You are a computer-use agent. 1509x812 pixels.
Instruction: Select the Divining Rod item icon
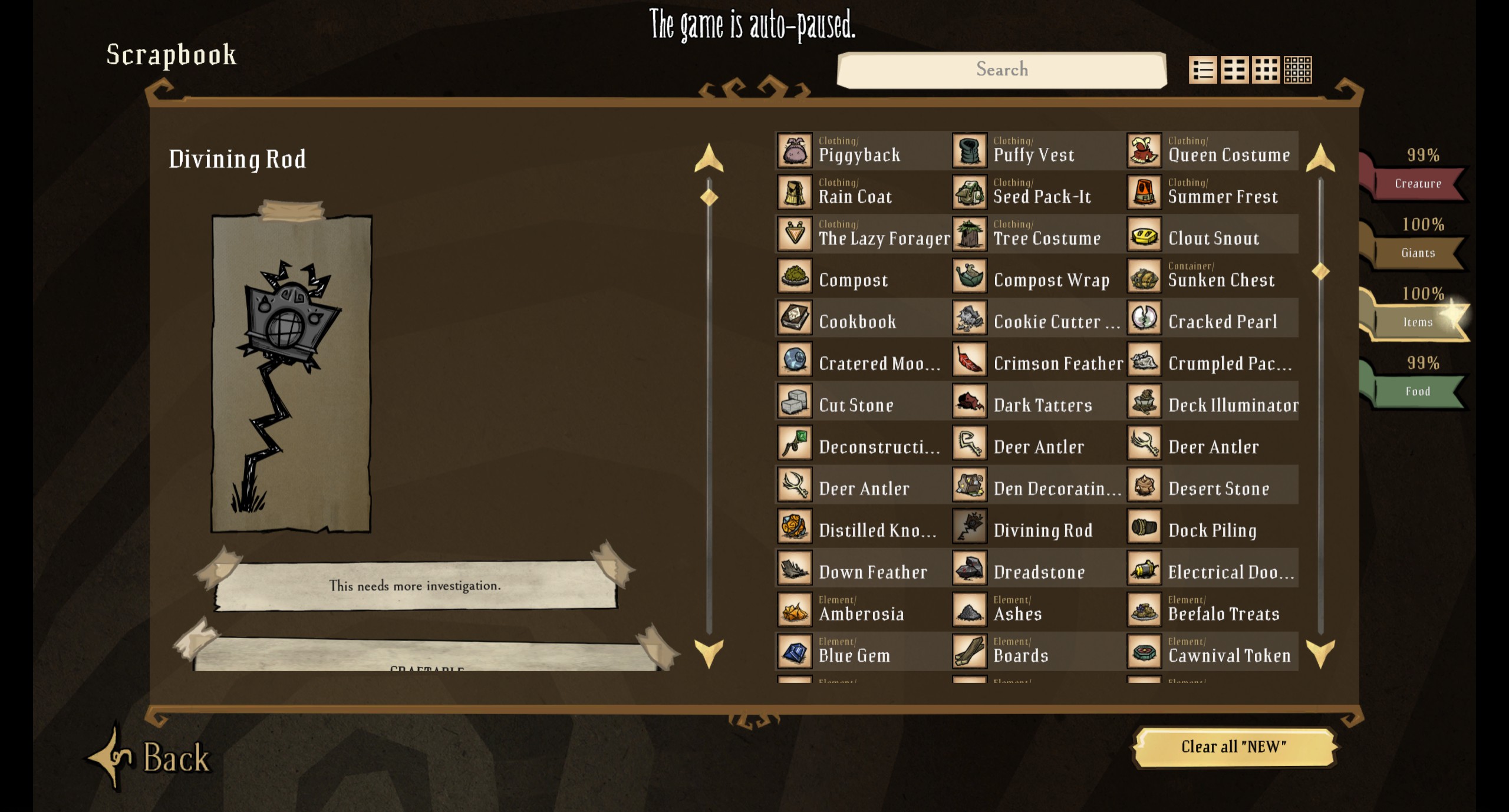[970, 527]
